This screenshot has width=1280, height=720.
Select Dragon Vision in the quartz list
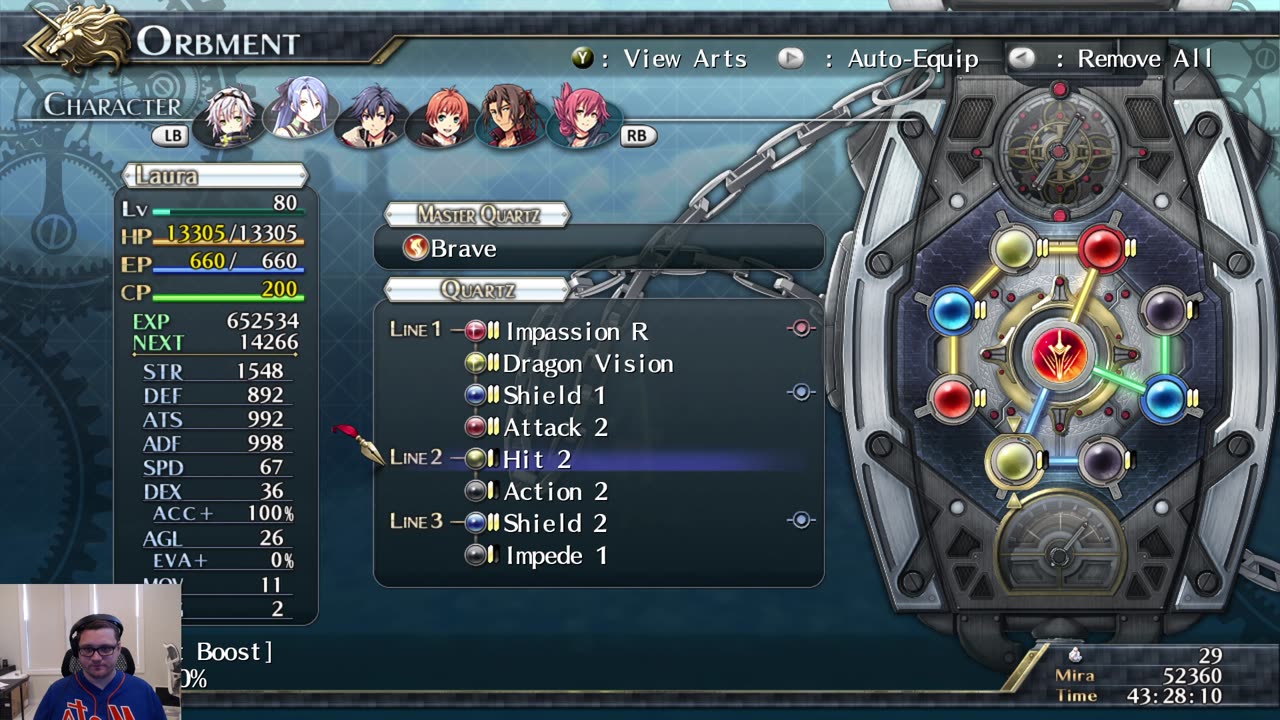pyautogui.click(x=587, y=363)
